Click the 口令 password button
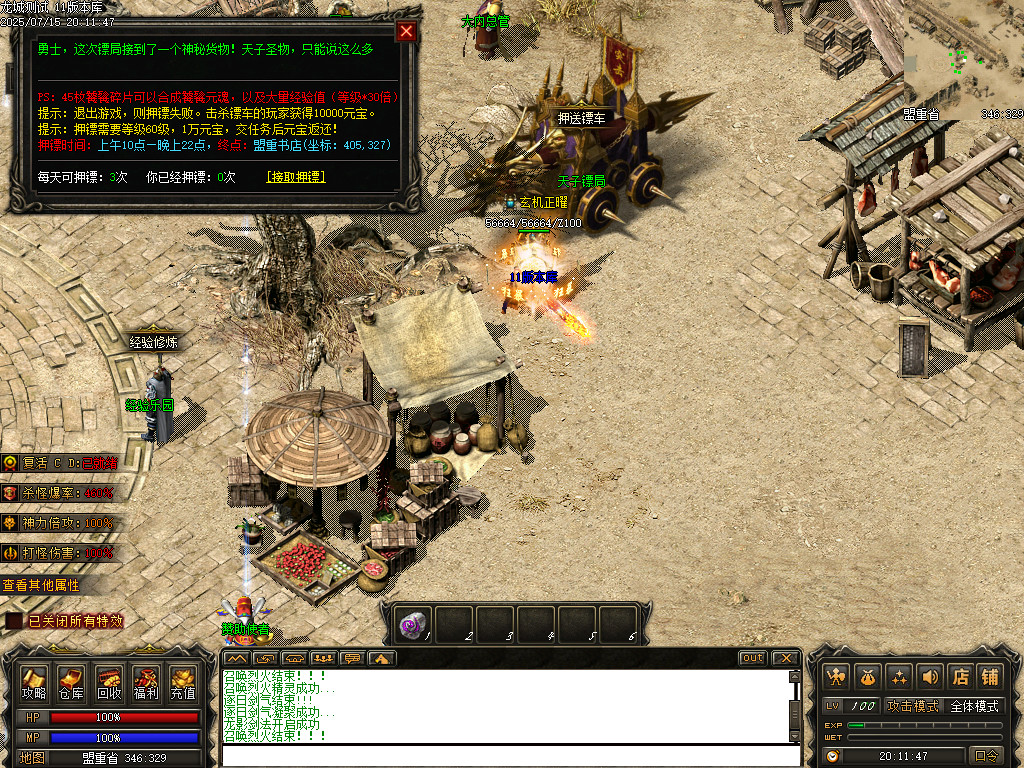 [986, 756]
